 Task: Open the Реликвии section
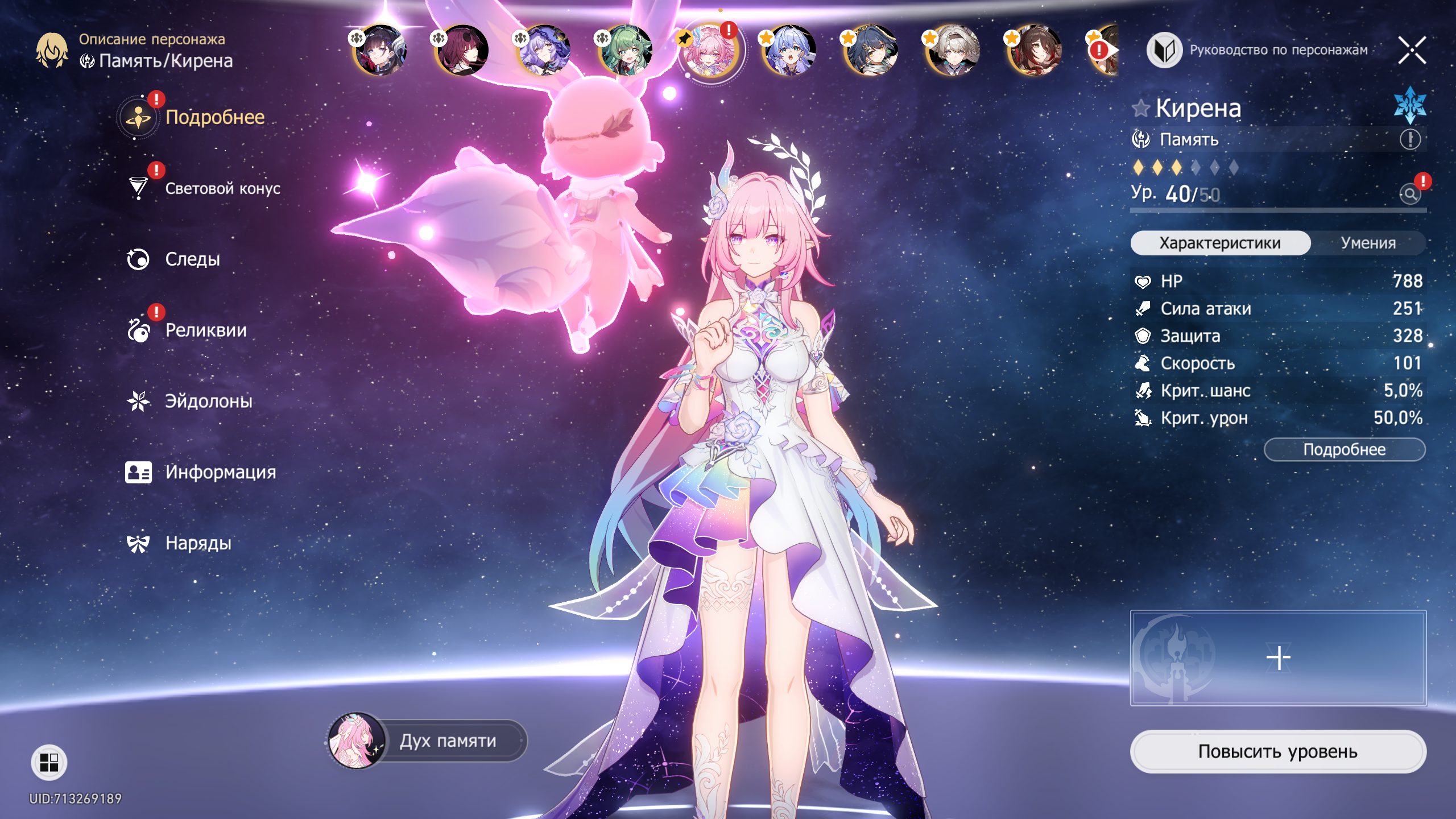(205, 330)
